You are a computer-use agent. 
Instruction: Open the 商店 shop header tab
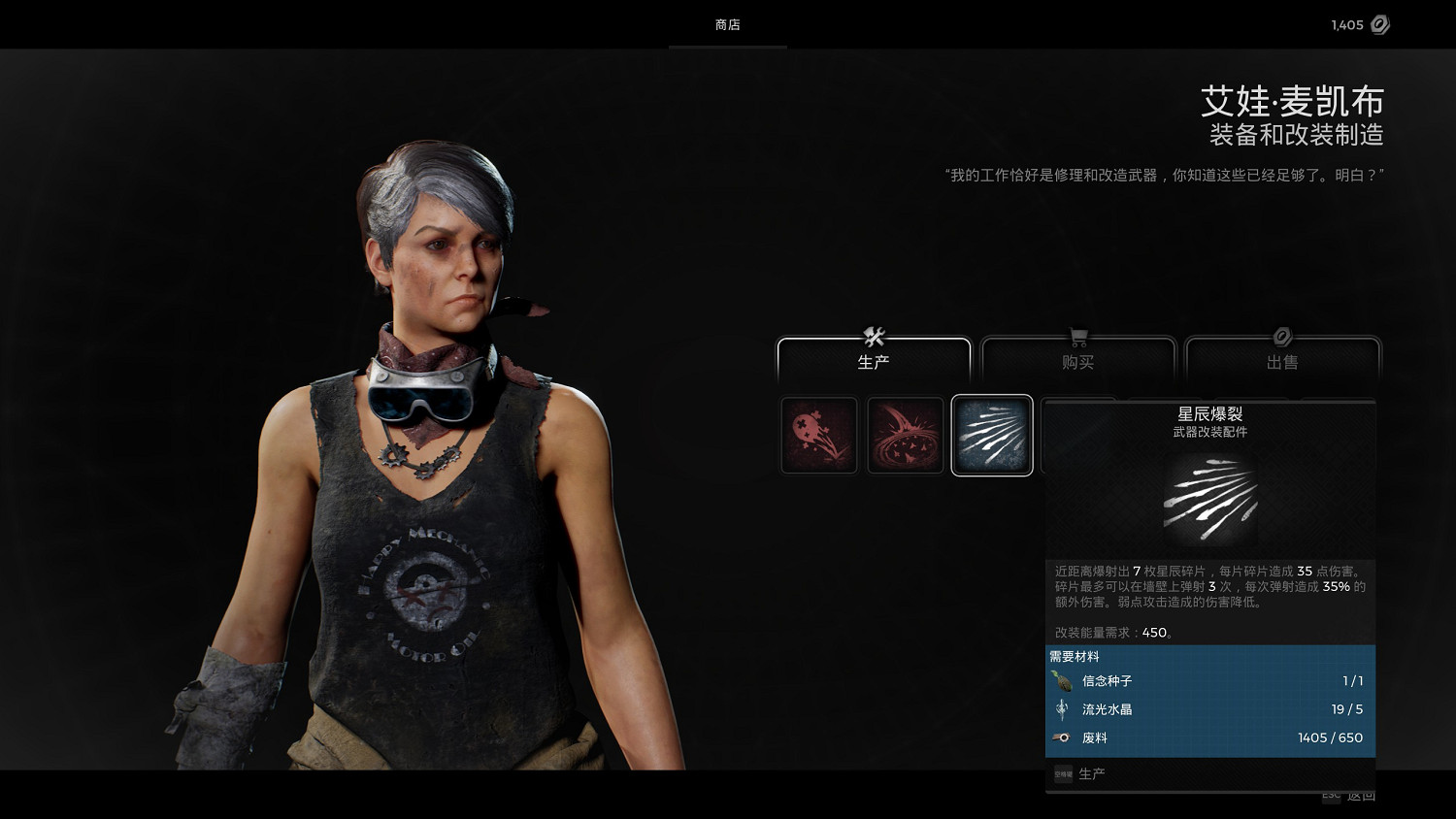pyautogui.click(x=727, y=25)
